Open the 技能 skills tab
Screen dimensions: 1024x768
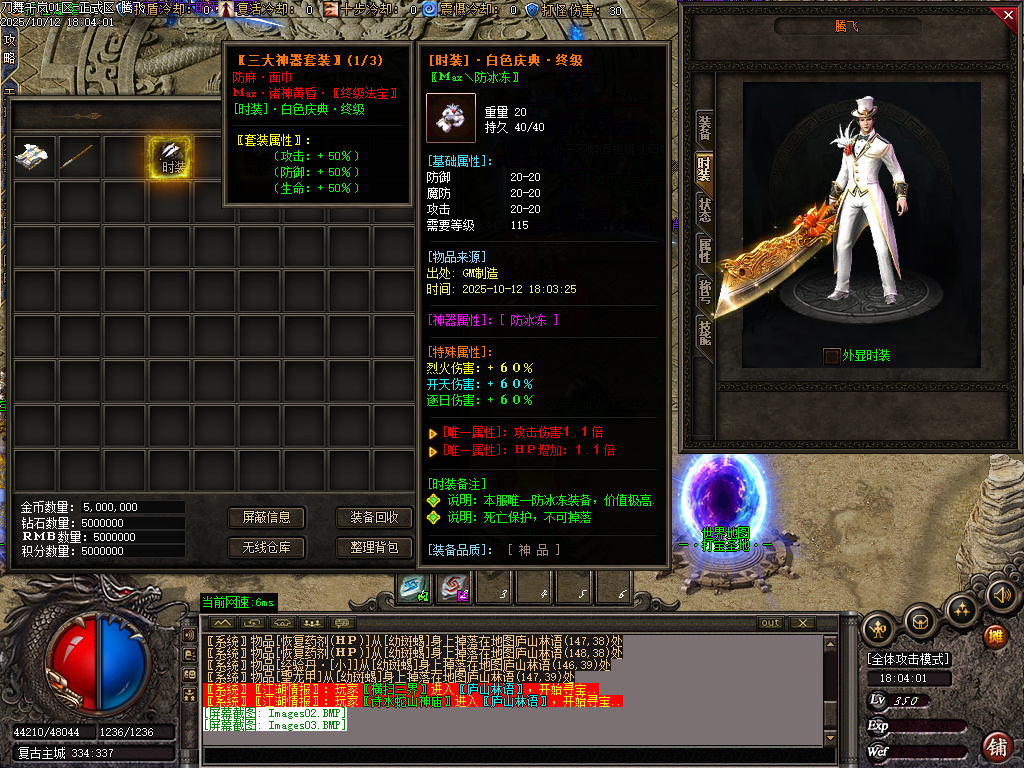705,333
